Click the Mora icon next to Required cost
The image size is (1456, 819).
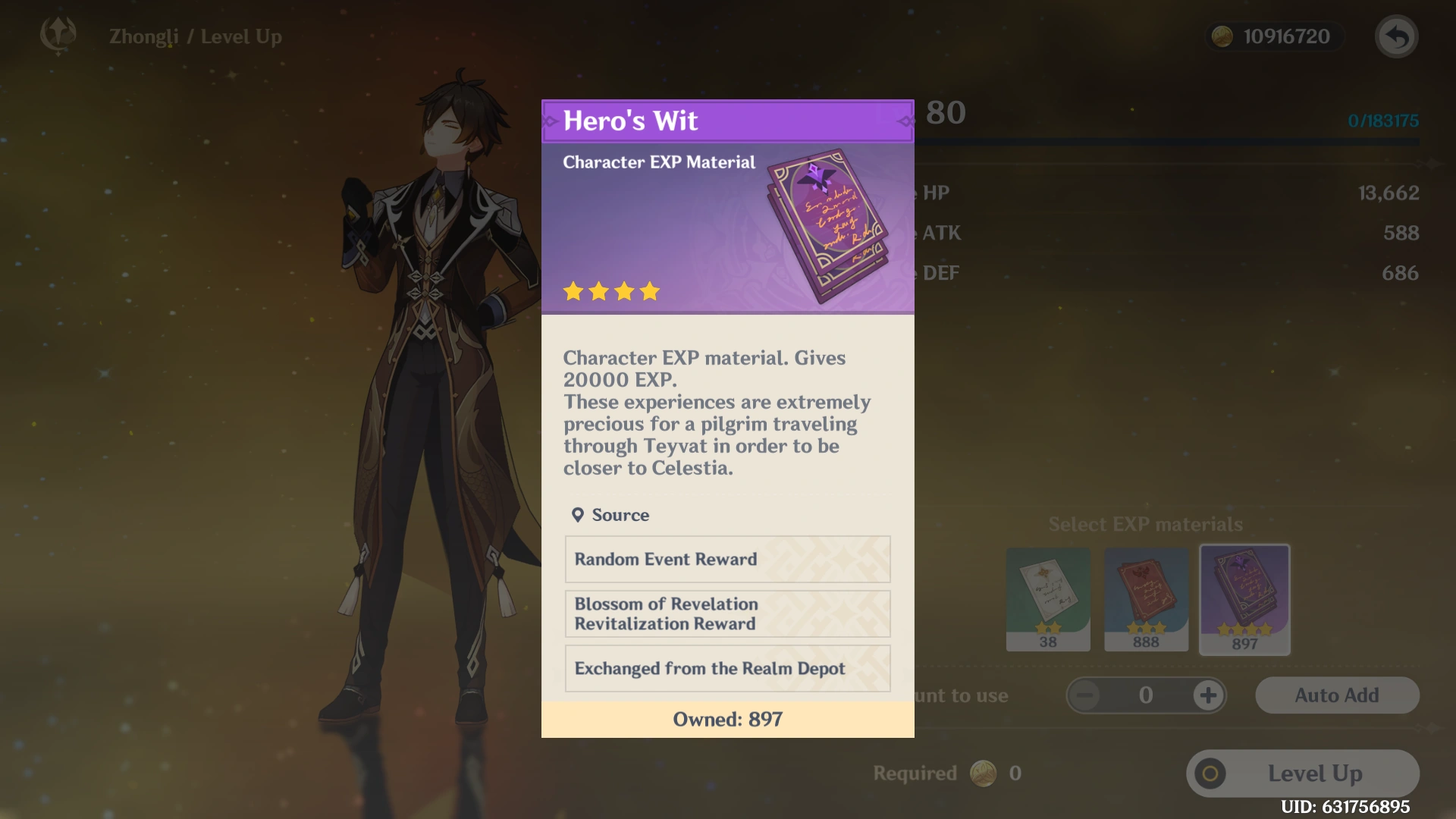point(984,773)
